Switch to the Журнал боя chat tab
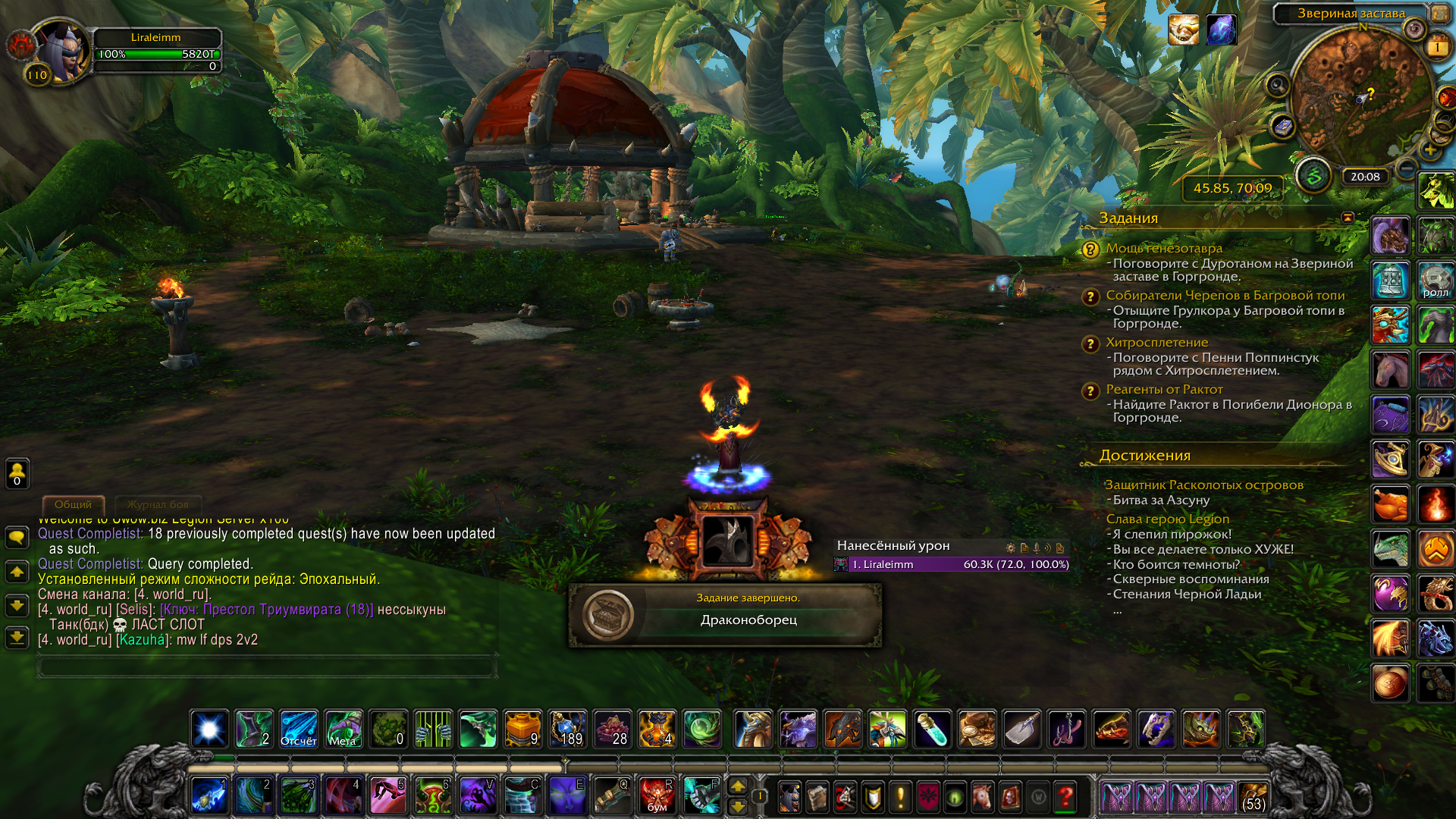The height and width of the screenshot is (819, 1456). [158, 504]
